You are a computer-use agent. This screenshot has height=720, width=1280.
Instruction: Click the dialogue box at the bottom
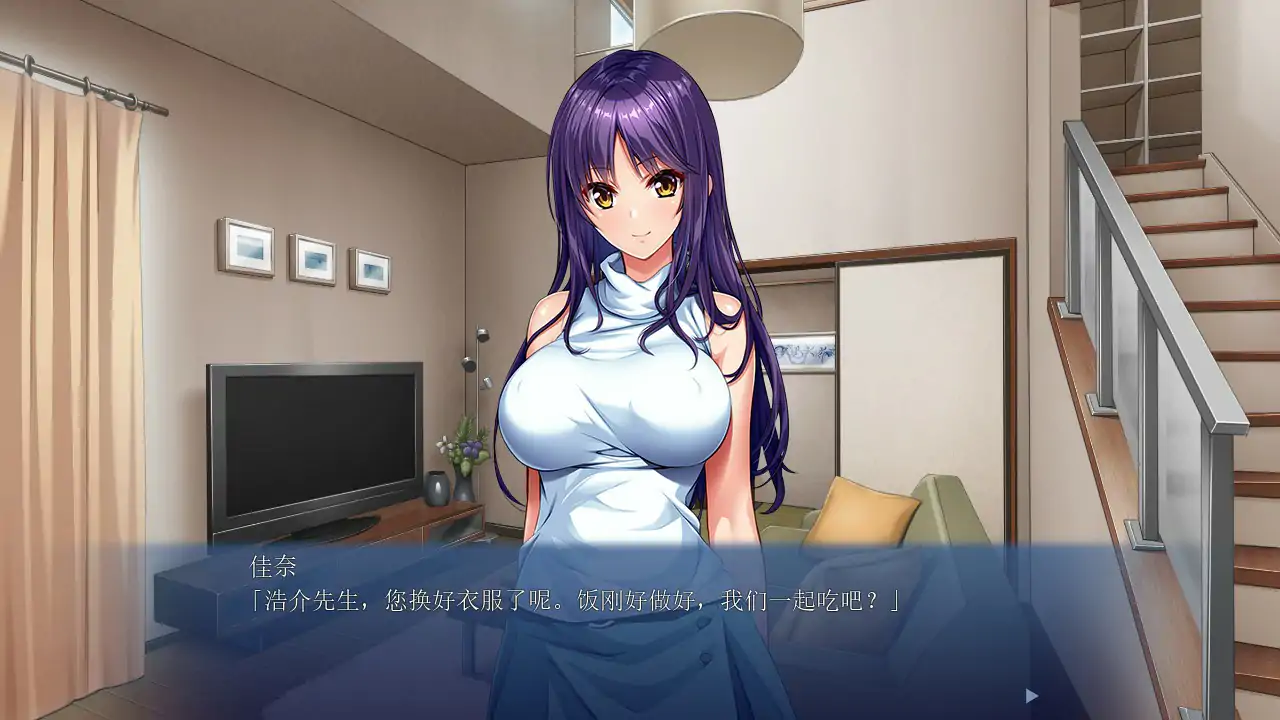[640, 630]
